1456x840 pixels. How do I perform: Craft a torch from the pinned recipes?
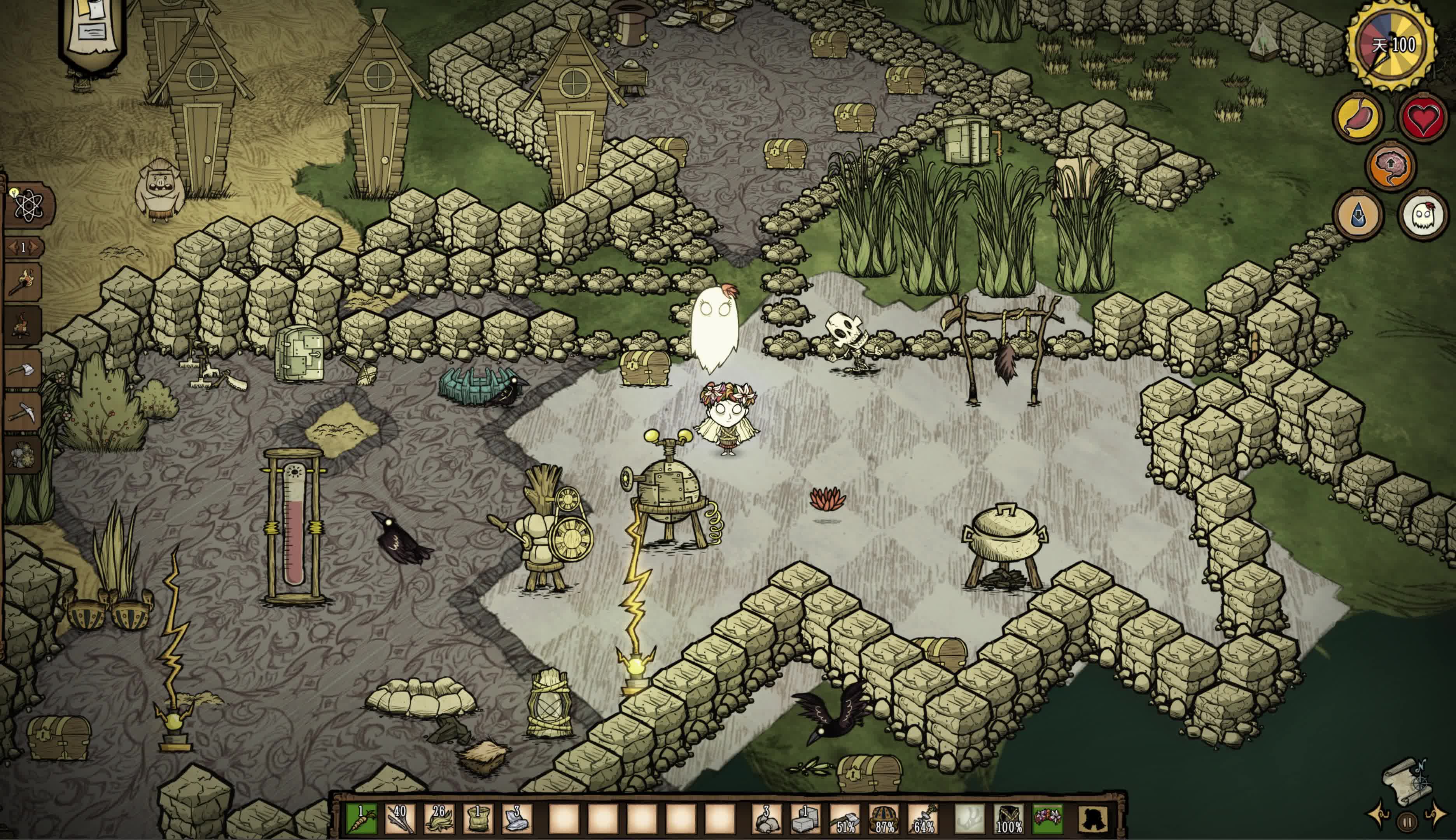pos(23,282)
